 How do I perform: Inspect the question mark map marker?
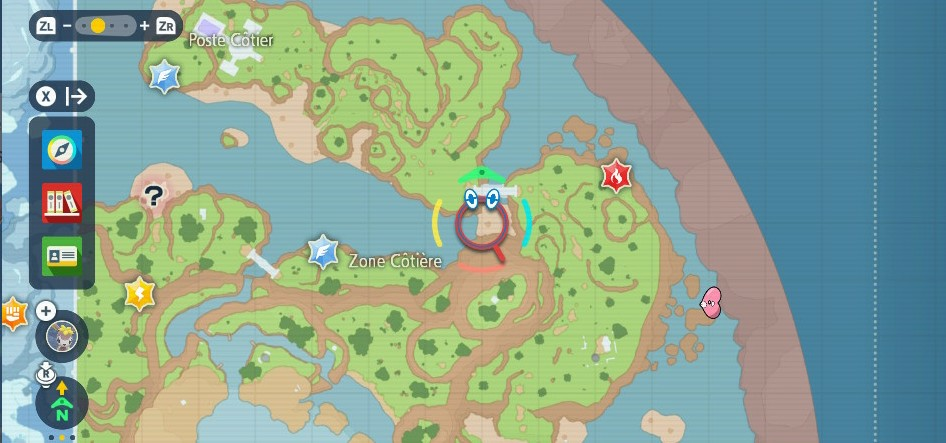[x=152, y=196]
